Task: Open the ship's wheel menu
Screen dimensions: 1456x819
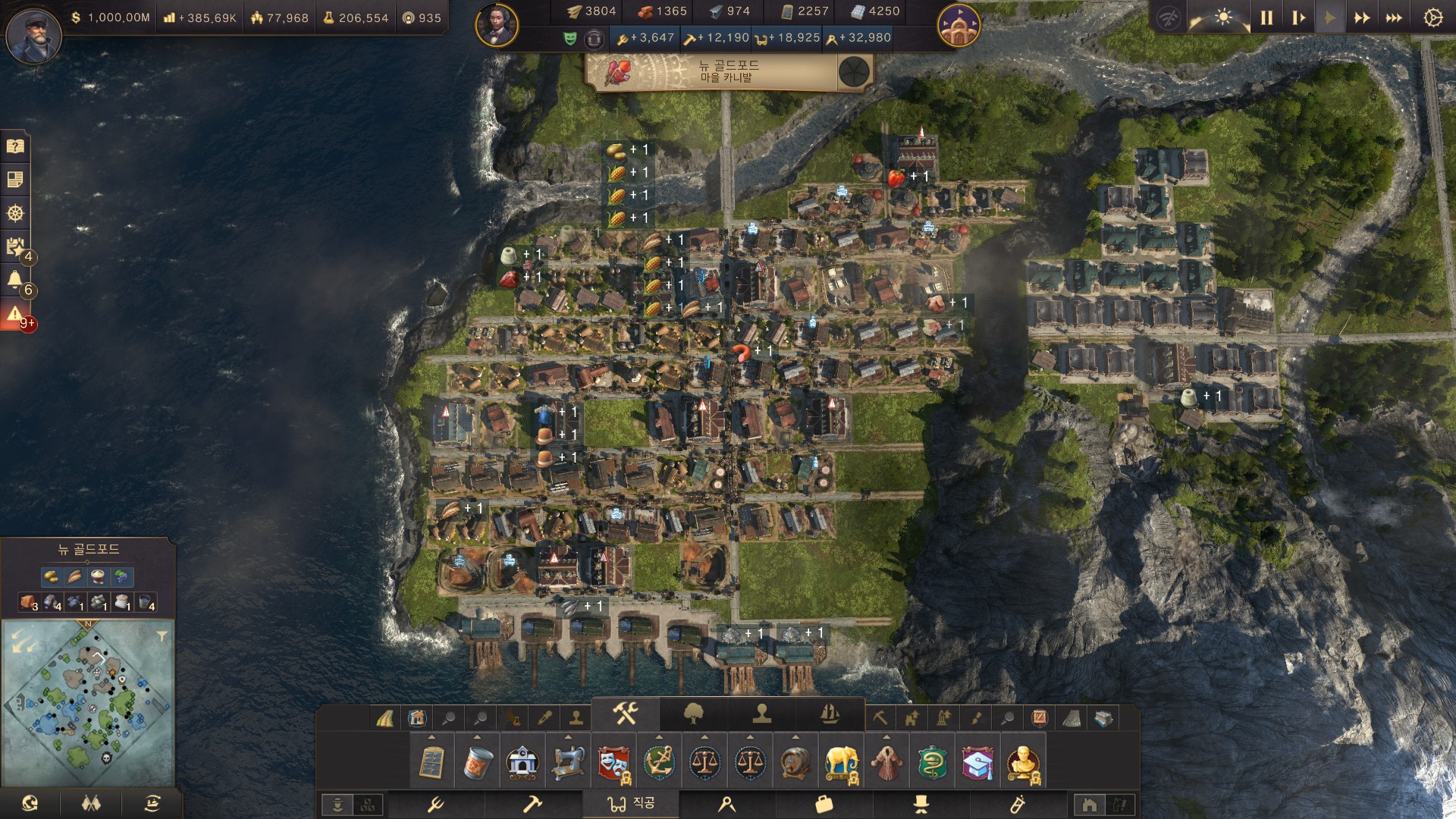Action: pos(15,213)
